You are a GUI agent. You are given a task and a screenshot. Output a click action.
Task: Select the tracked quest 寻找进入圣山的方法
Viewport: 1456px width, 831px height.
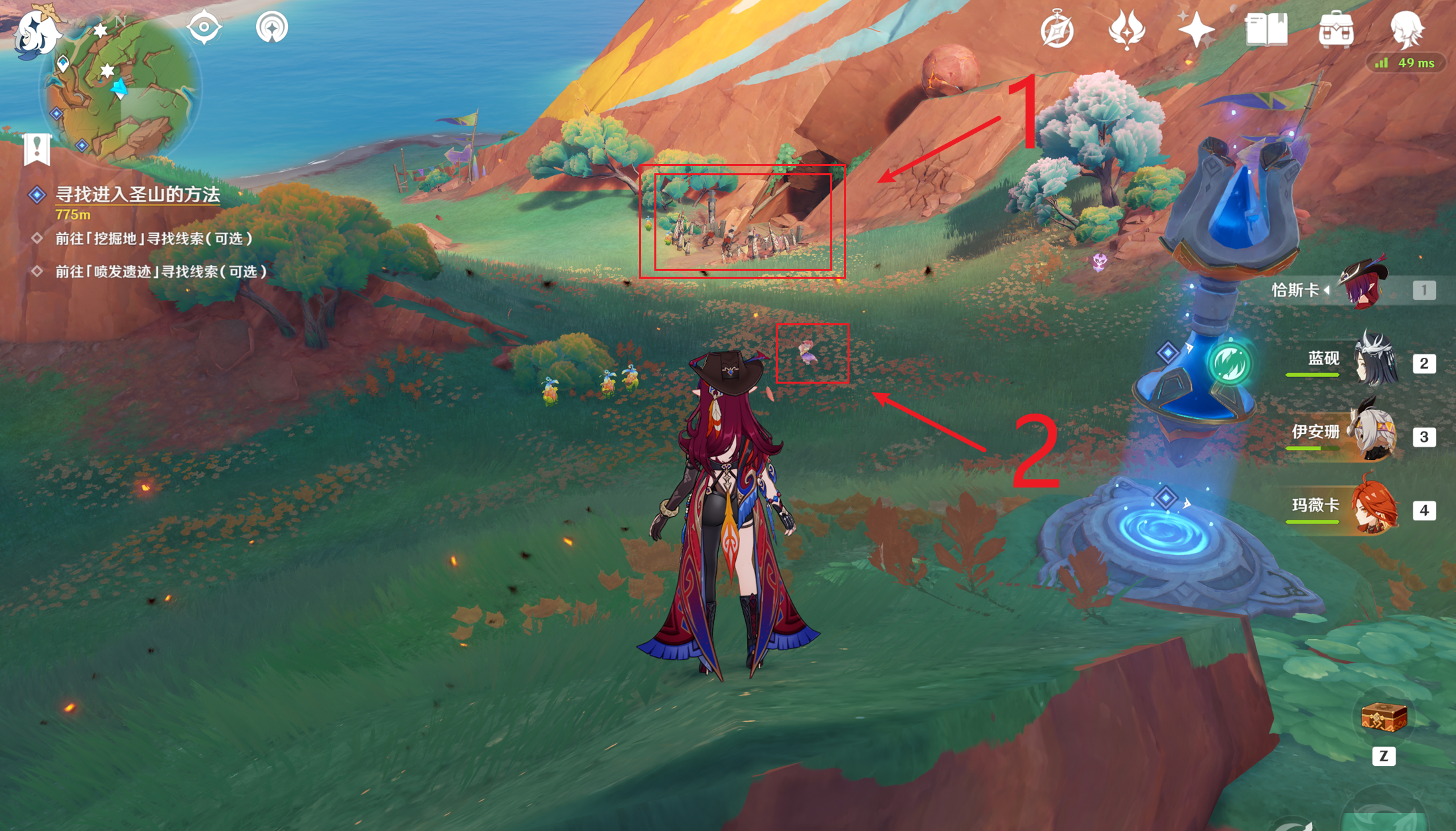tap(137, 194)
